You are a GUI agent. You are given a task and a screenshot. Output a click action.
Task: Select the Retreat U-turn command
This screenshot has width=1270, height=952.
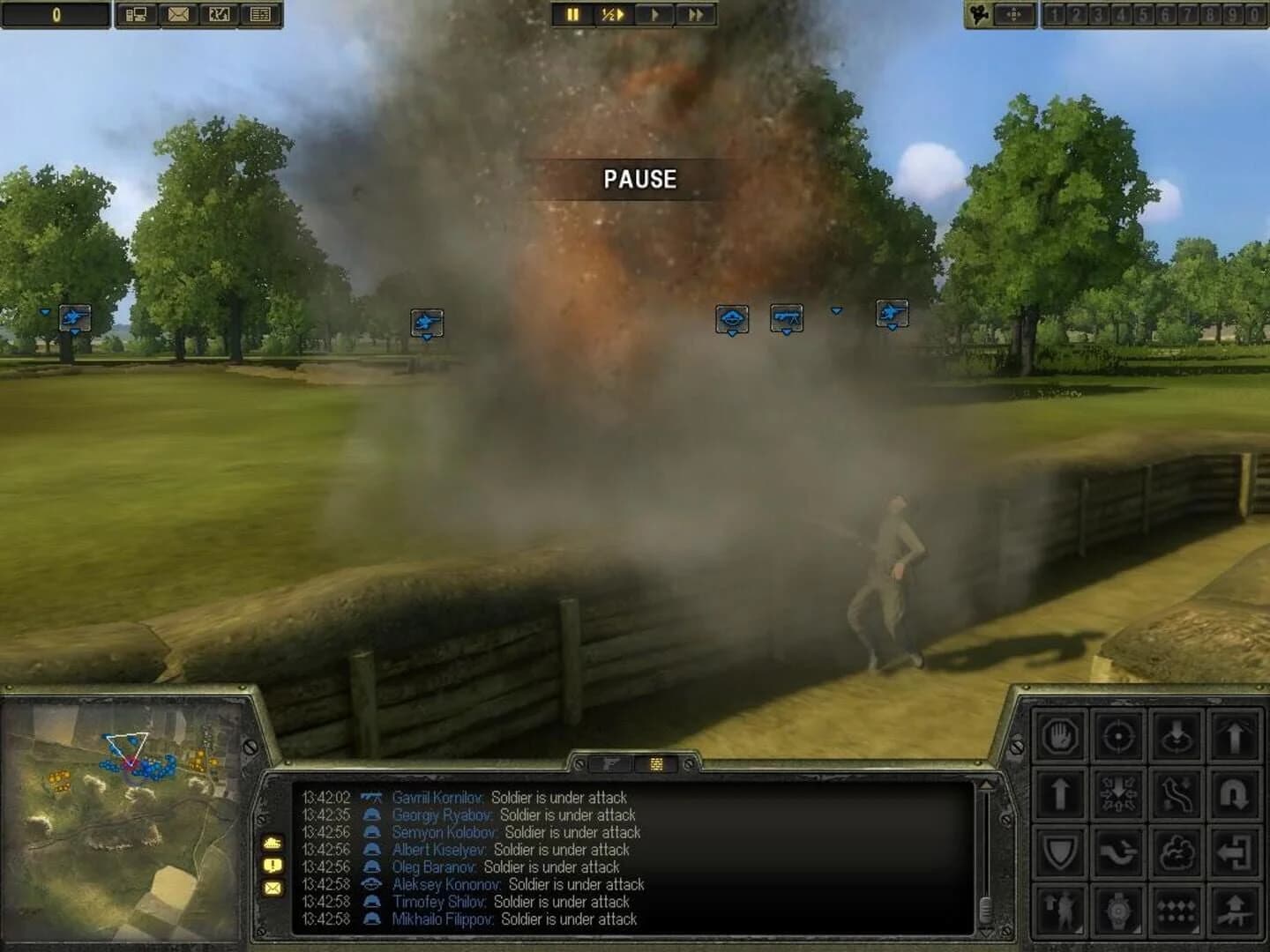tap(1235, 794)
